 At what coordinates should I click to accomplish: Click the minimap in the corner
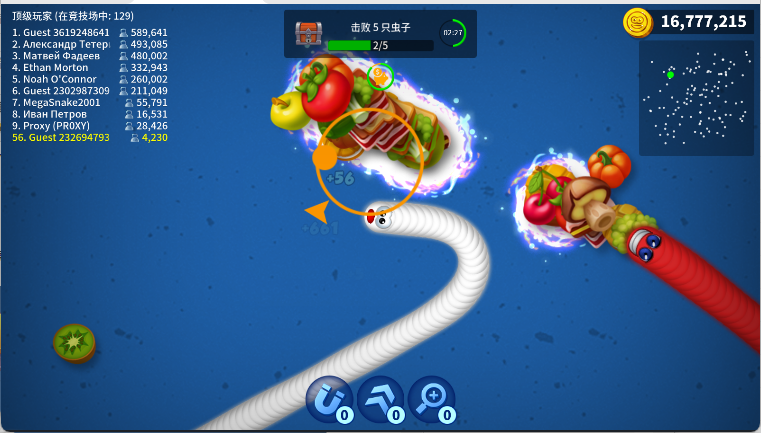click(696, 97)
